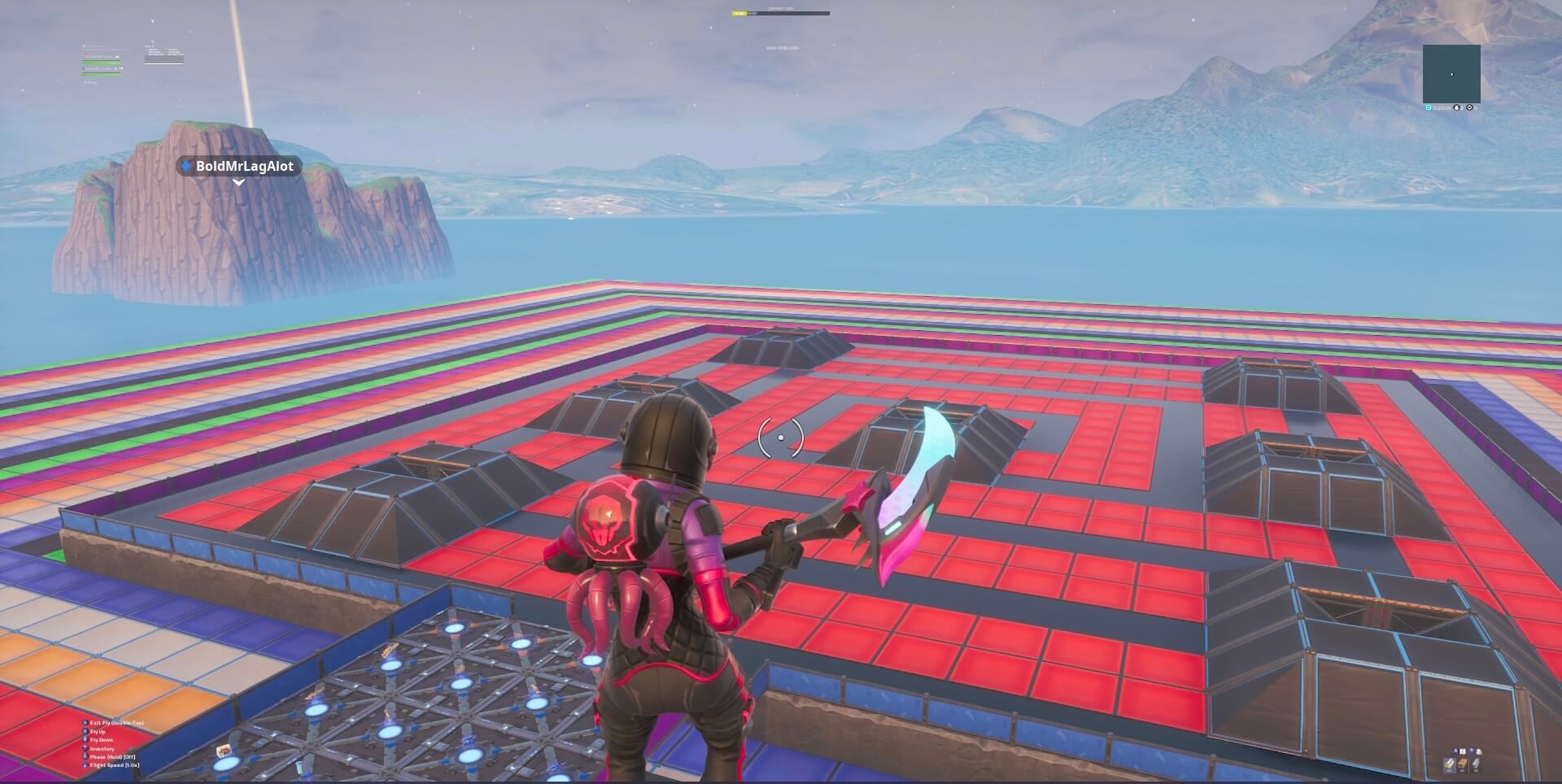Expand the scoreboard panel at the top left

coord(163,54)
